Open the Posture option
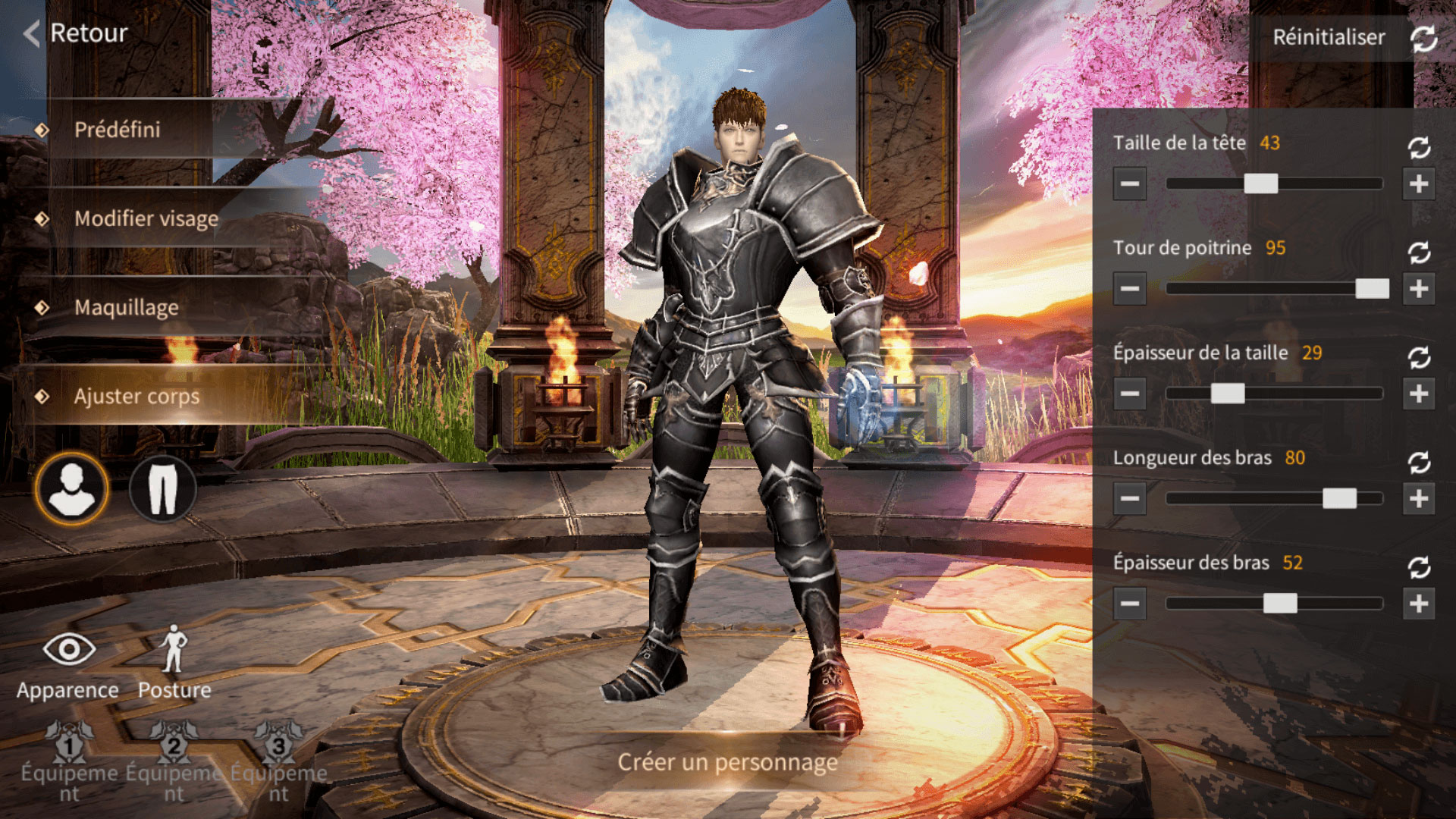 [174, 650]
